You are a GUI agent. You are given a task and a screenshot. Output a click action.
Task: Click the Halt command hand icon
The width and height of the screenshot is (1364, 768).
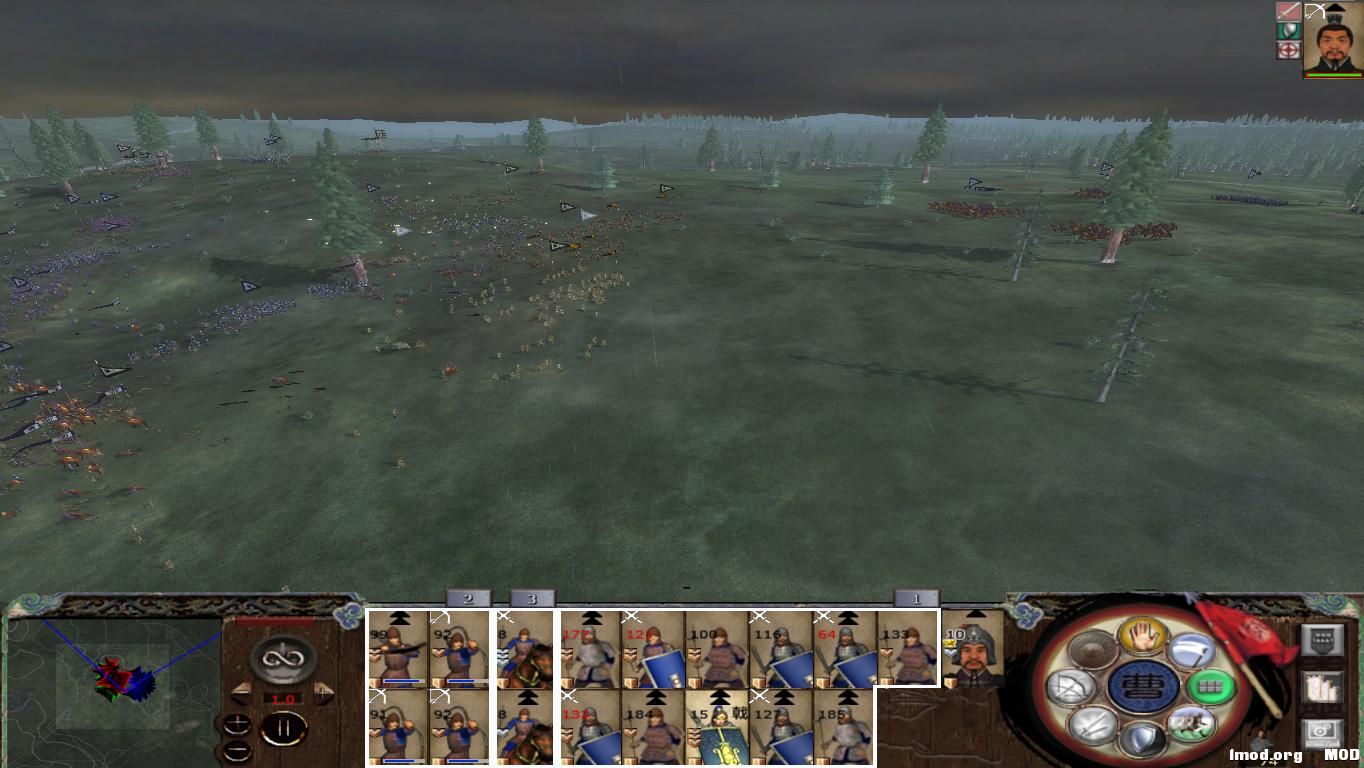[x=1142, y=637]
